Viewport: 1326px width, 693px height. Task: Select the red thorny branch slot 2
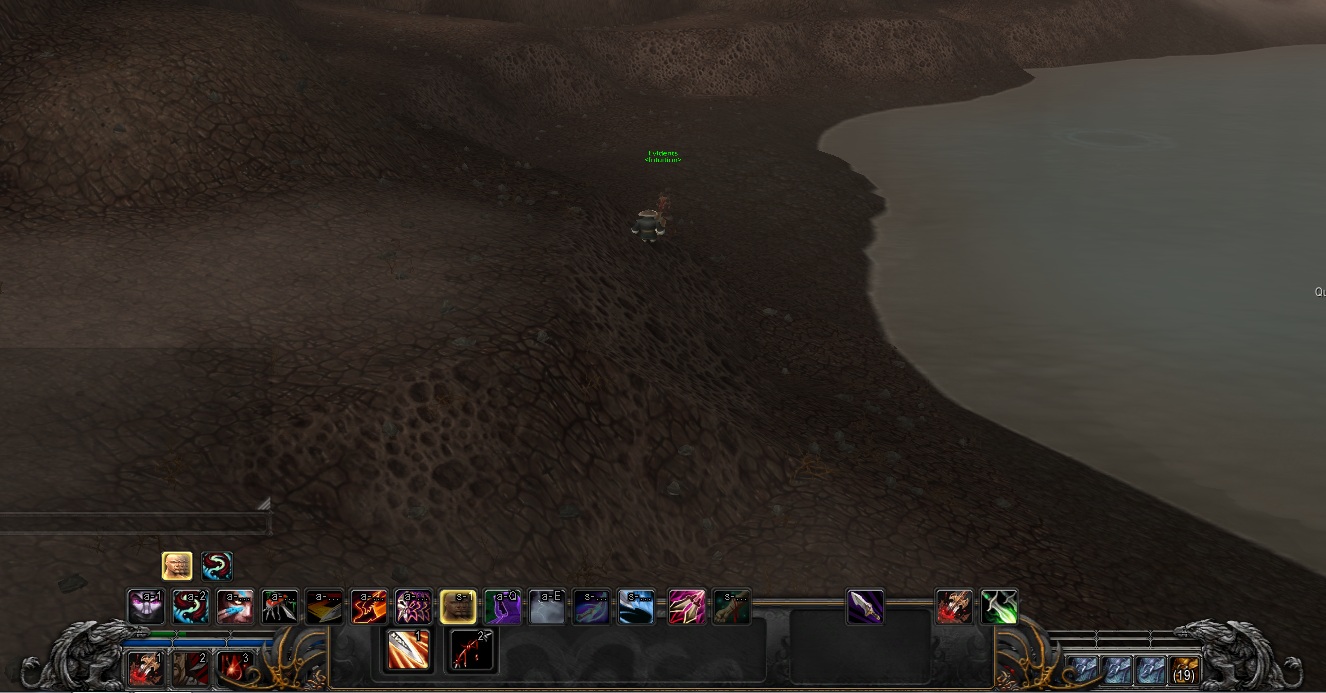471,650
